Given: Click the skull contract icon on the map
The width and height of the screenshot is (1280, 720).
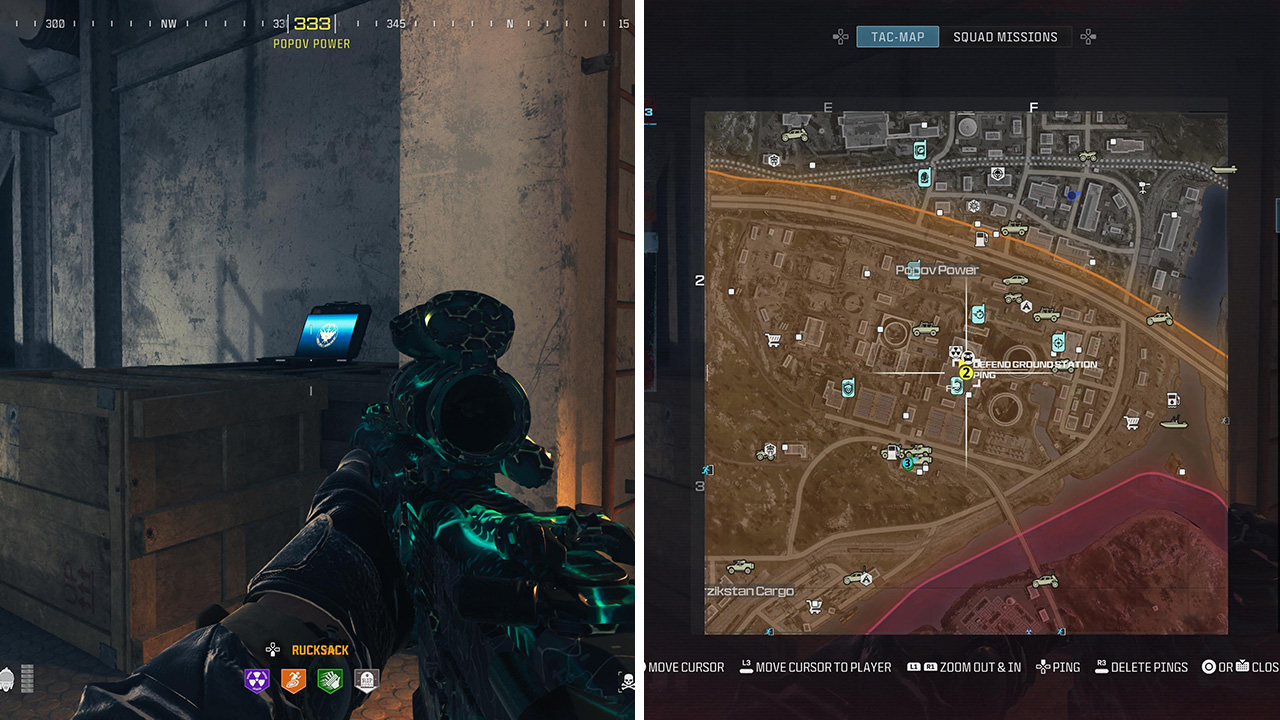Looking at the screenshot, I should point(967,358).
